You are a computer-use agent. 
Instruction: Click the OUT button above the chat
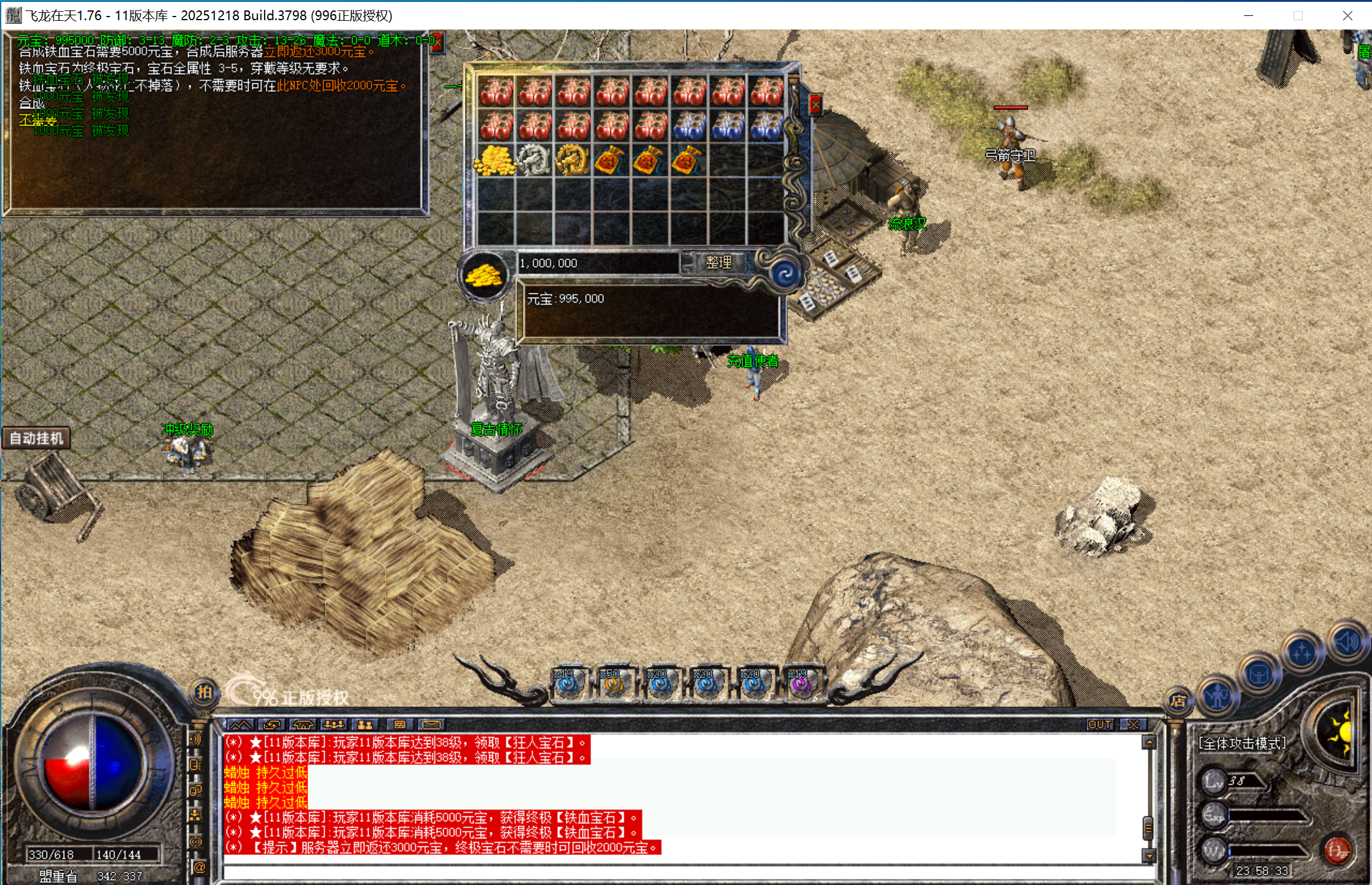point(1099,725)
